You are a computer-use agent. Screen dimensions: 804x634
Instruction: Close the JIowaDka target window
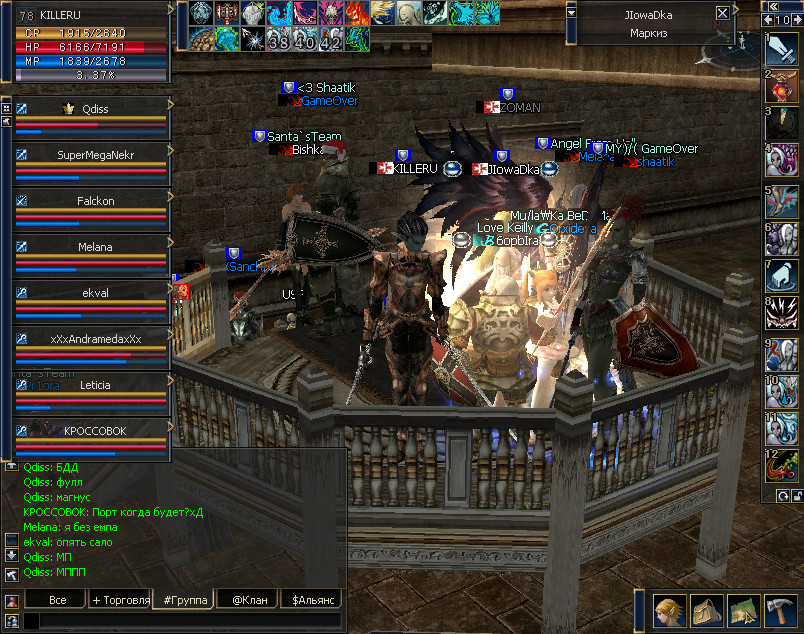click(x=723, y=14)
